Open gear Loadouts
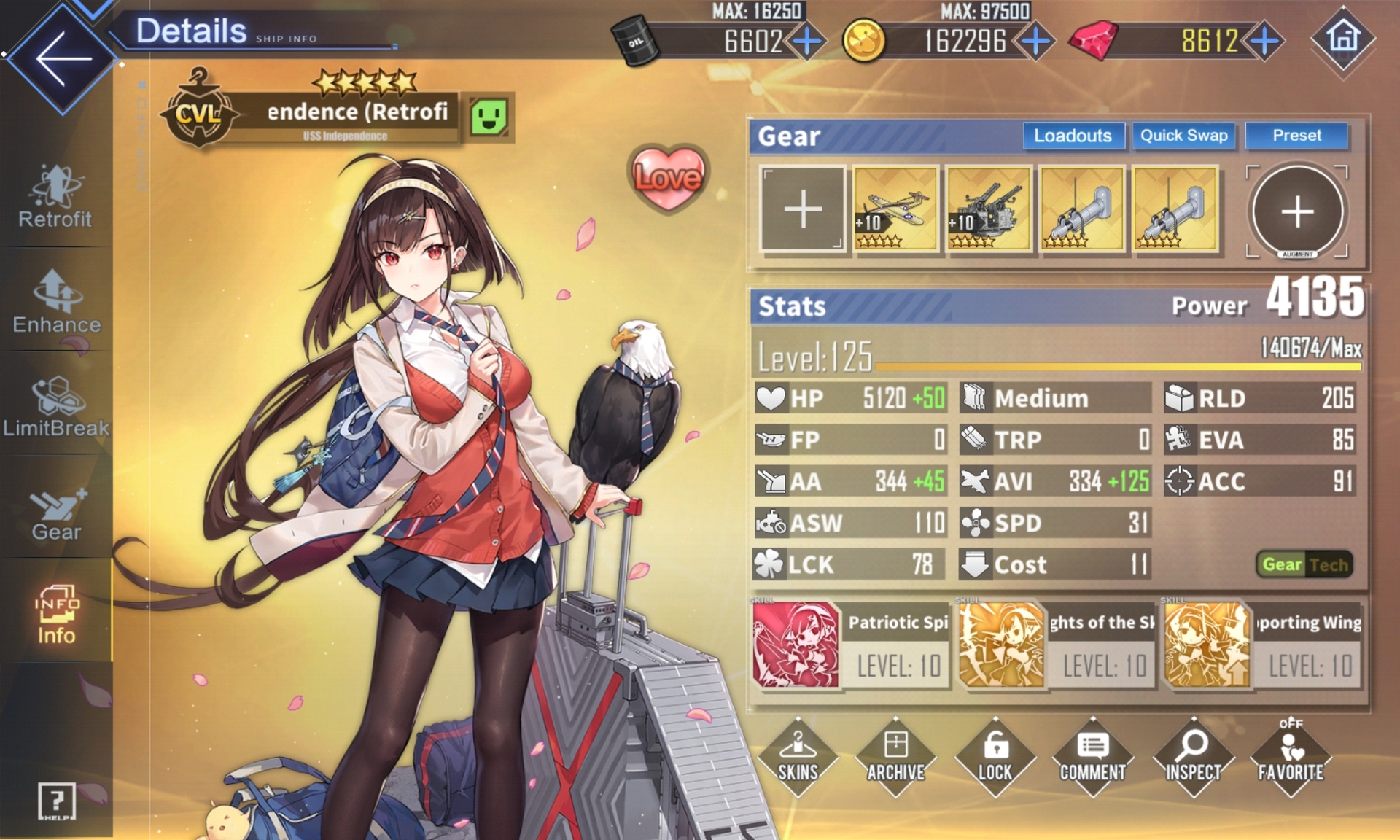1400x840 pixels. pos(1072,136)
